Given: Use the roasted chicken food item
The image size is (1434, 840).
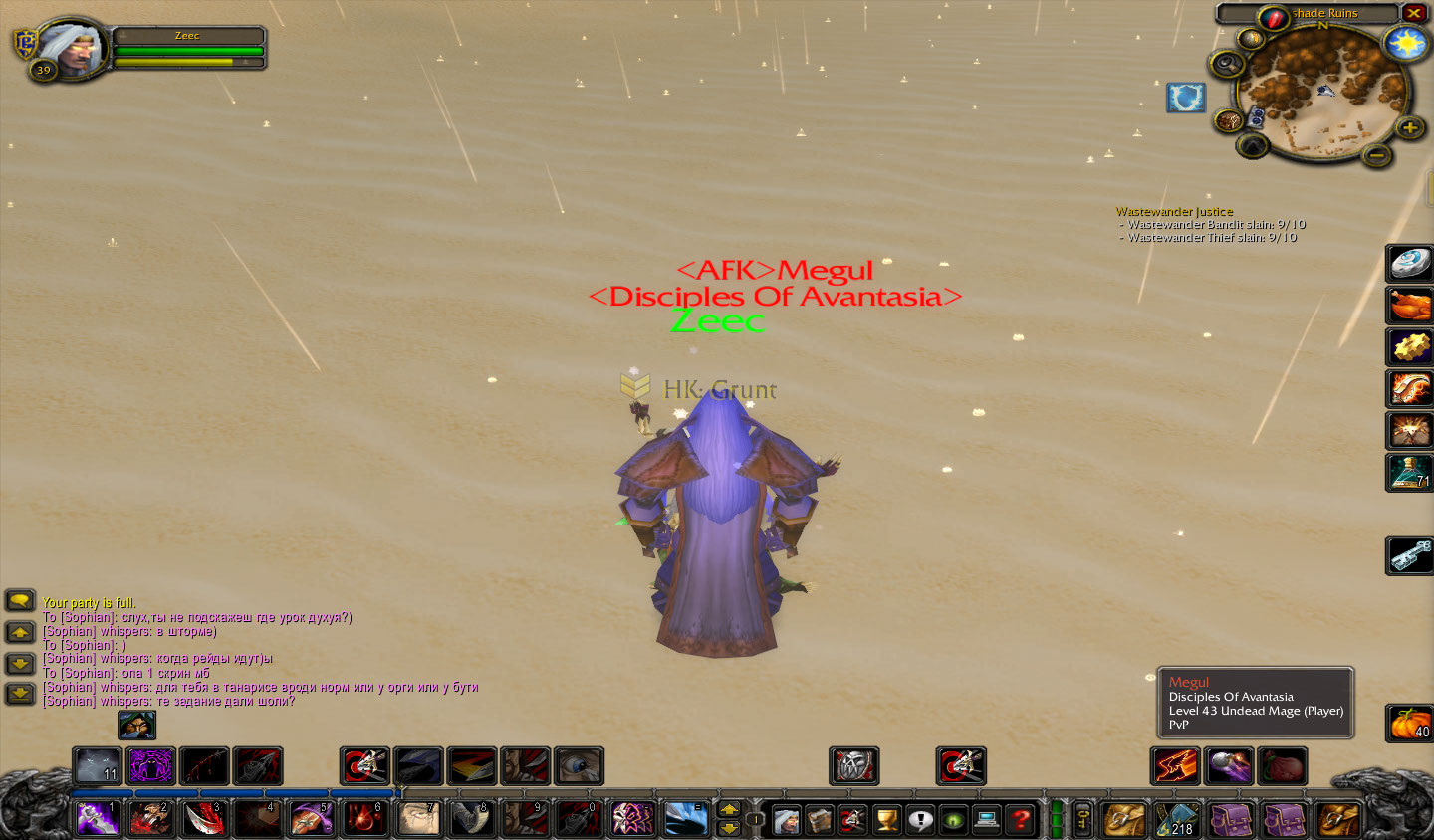Looking at the screenshot, I should point(1409,306).
